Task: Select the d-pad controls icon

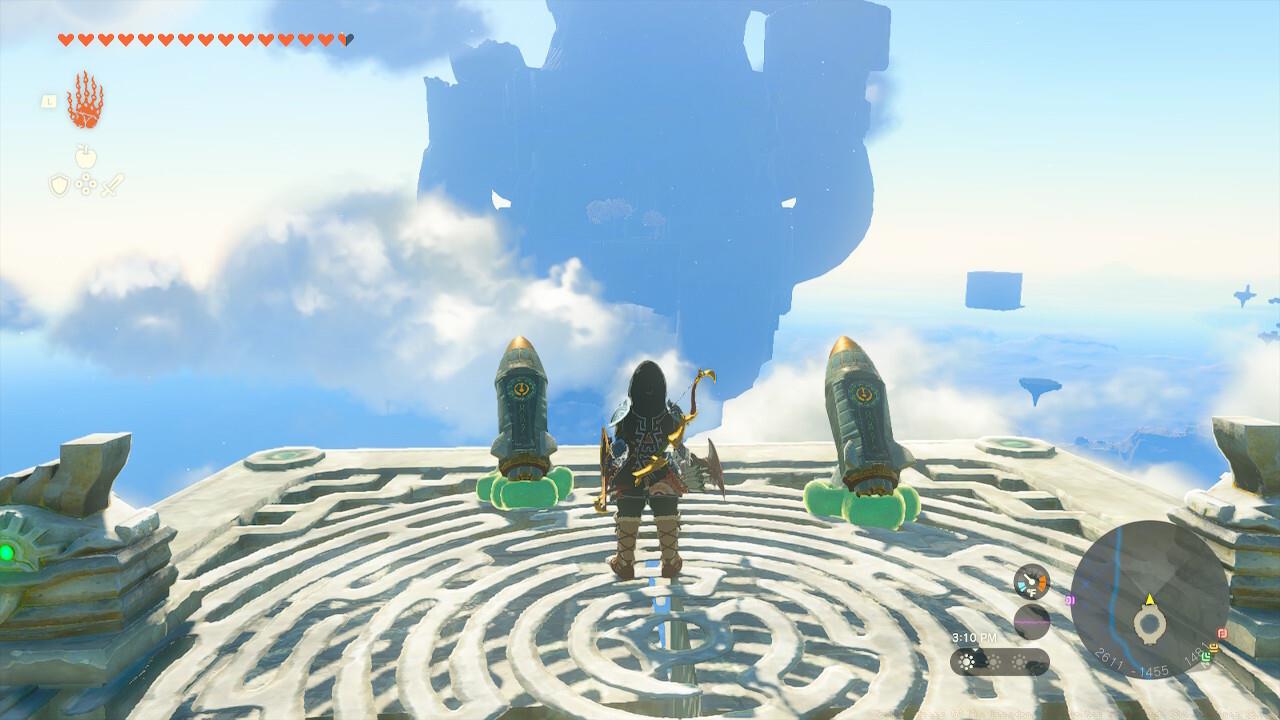Action: point(86,184)
